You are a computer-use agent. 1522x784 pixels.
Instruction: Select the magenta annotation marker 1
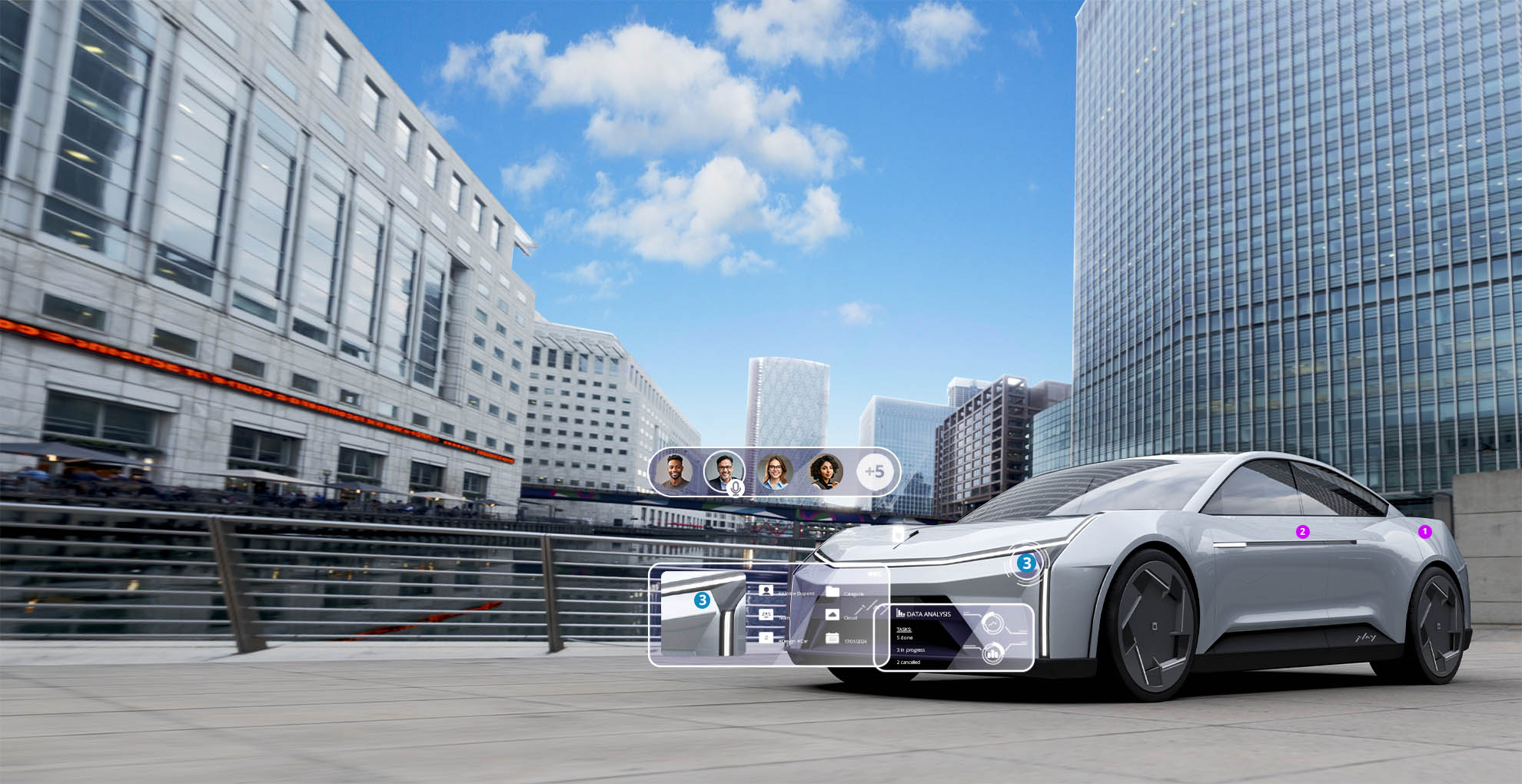[1424, 531]
